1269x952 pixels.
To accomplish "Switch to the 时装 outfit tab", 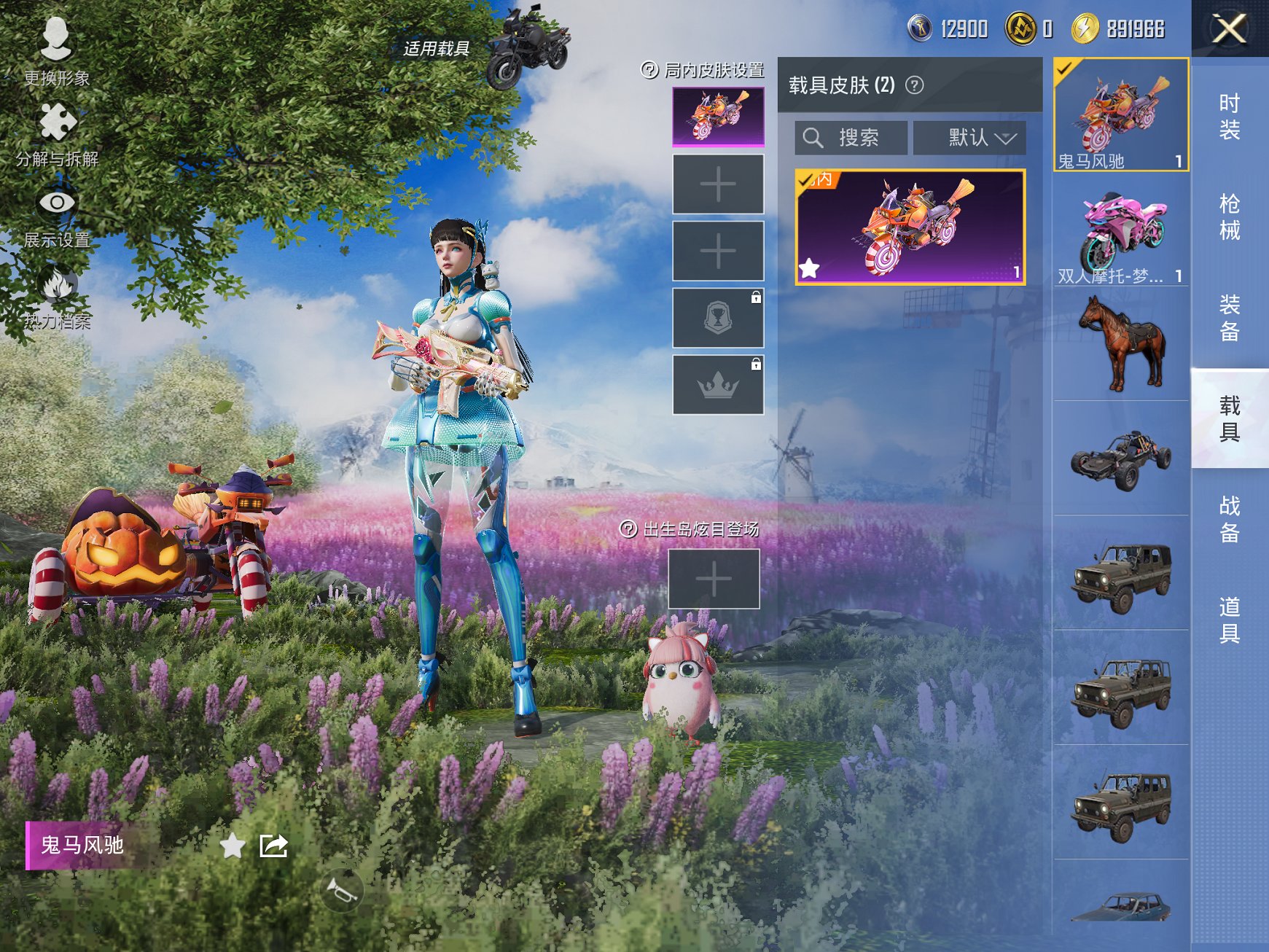I will click(x=1229, y=117).
